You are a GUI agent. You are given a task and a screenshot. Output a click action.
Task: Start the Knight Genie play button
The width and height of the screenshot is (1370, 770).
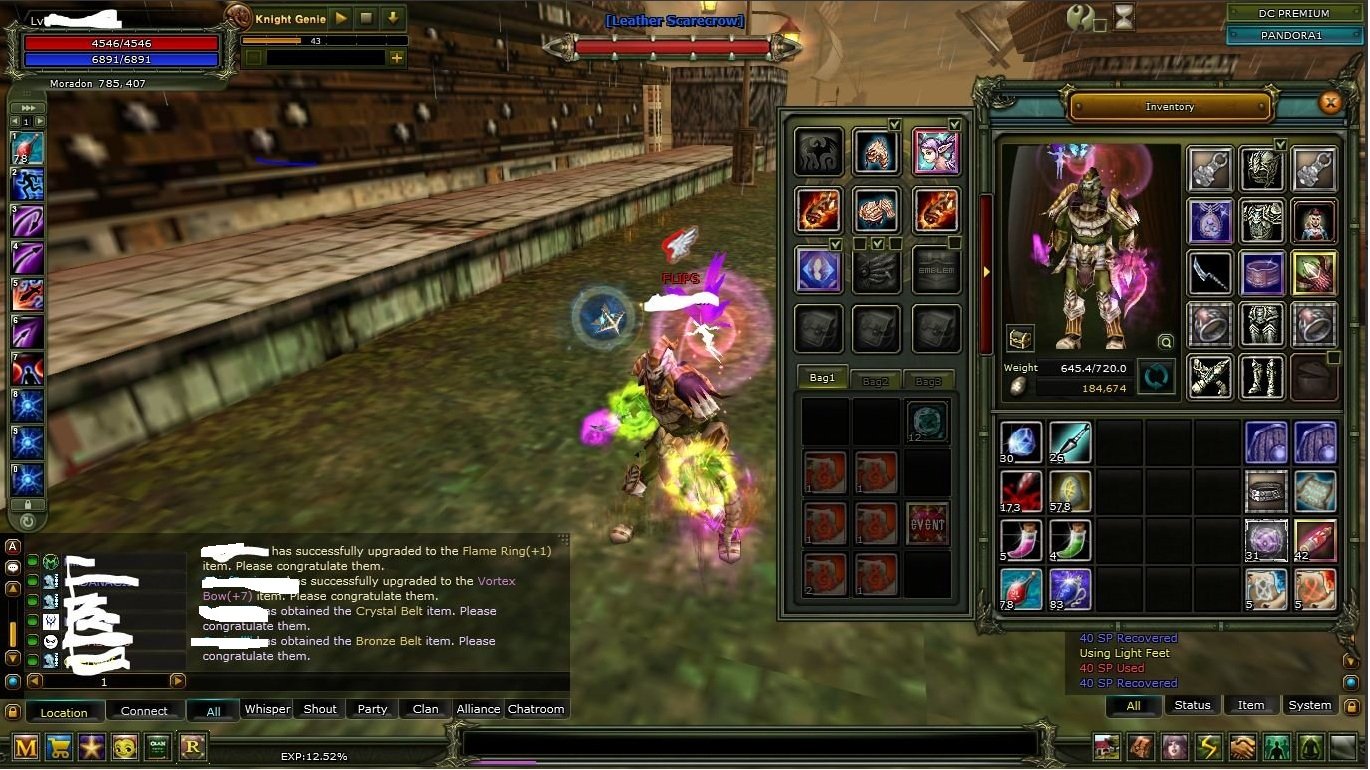click(x=341, y=18)
